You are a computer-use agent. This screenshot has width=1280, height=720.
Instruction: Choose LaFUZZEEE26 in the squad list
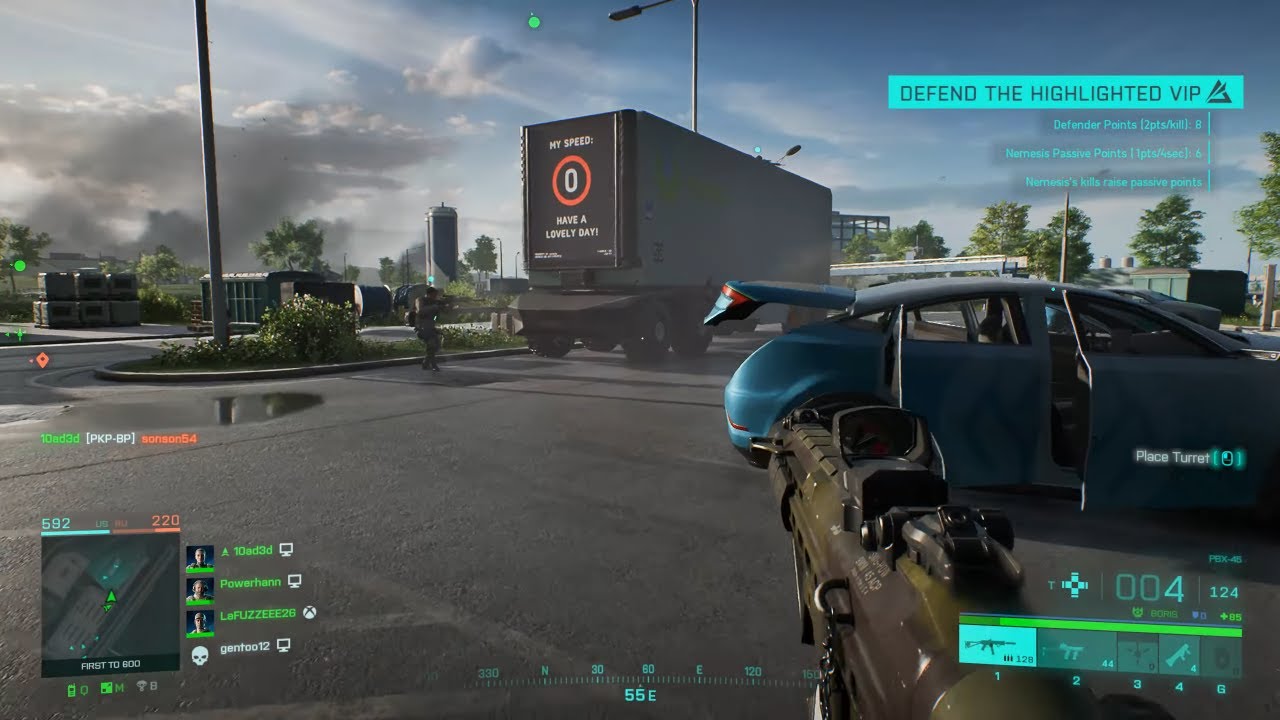(x=257, y=614)
